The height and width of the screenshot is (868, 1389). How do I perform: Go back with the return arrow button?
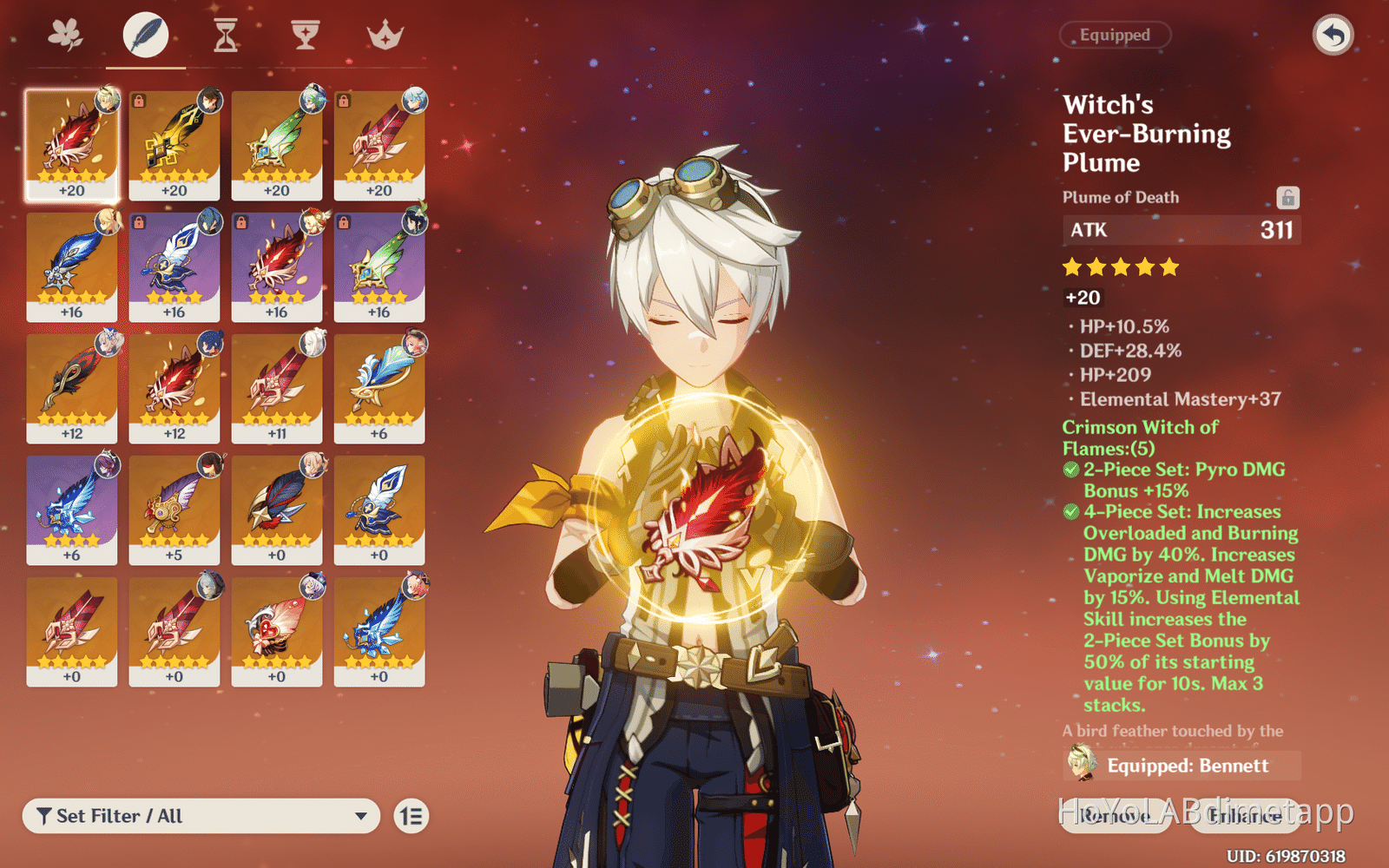[1333, 36]
